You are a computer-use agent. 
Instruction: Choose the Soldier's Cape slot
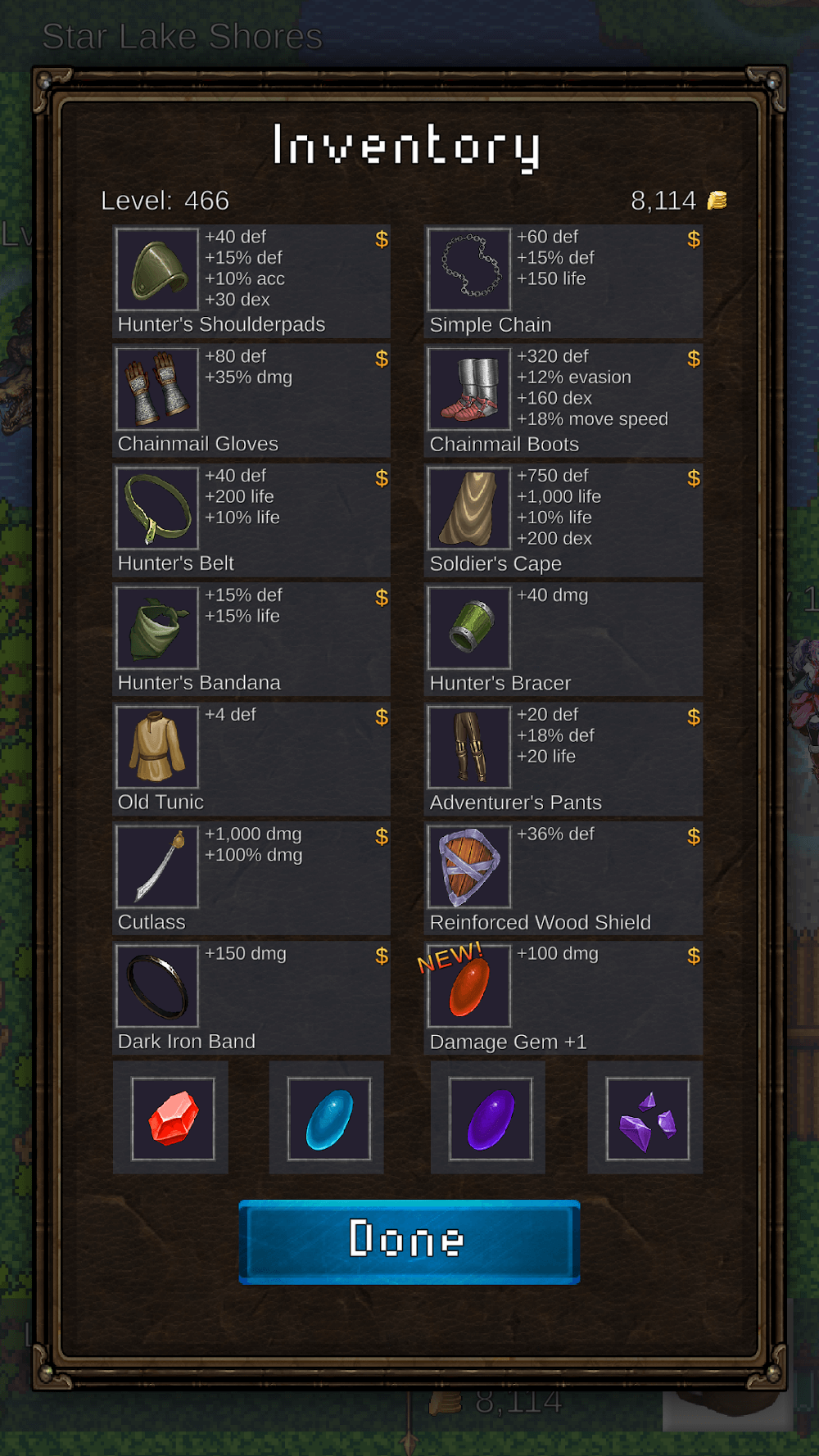pos(563,521)
